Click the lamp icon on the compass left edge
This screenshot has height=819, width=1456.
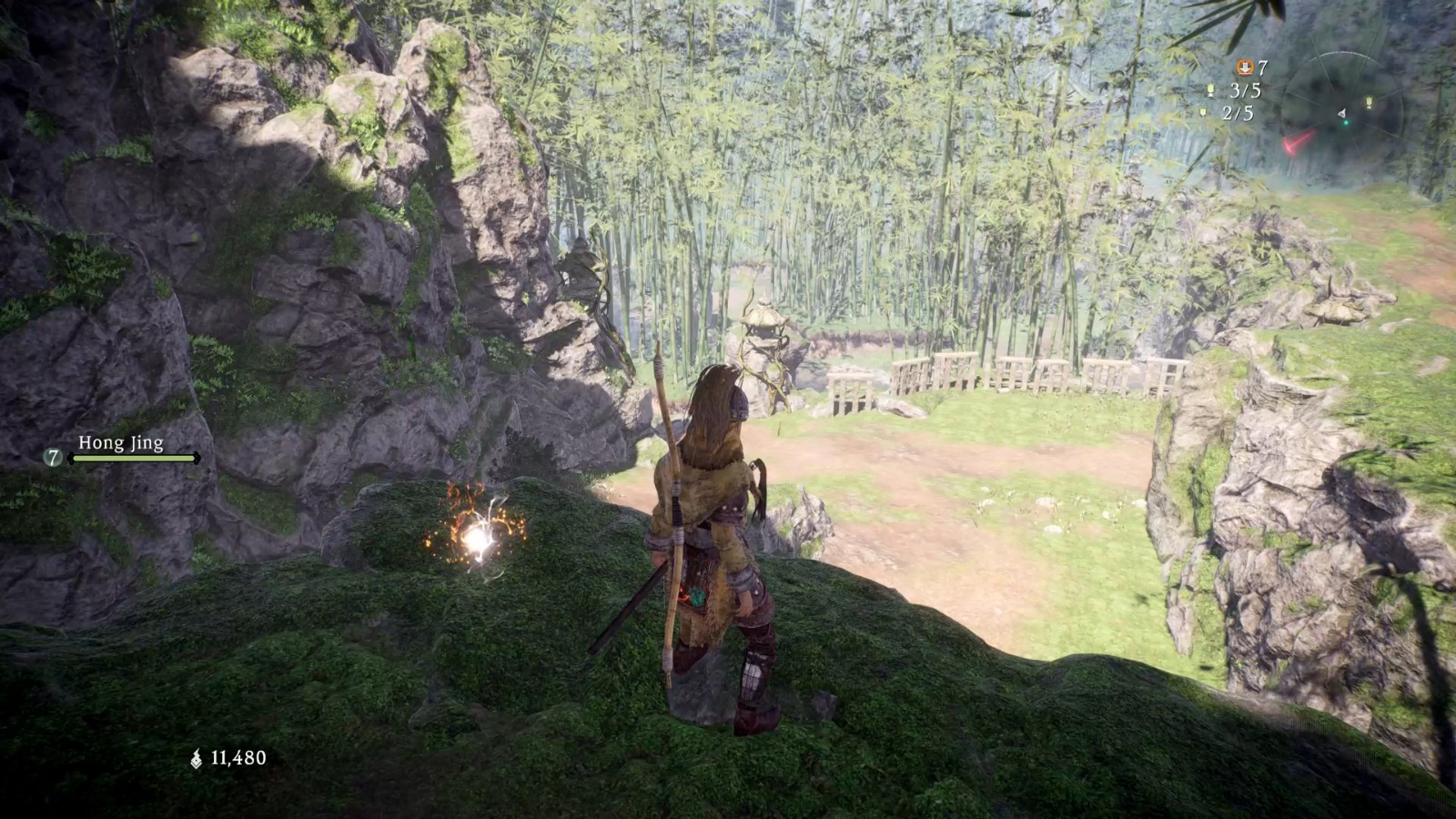1210,90
